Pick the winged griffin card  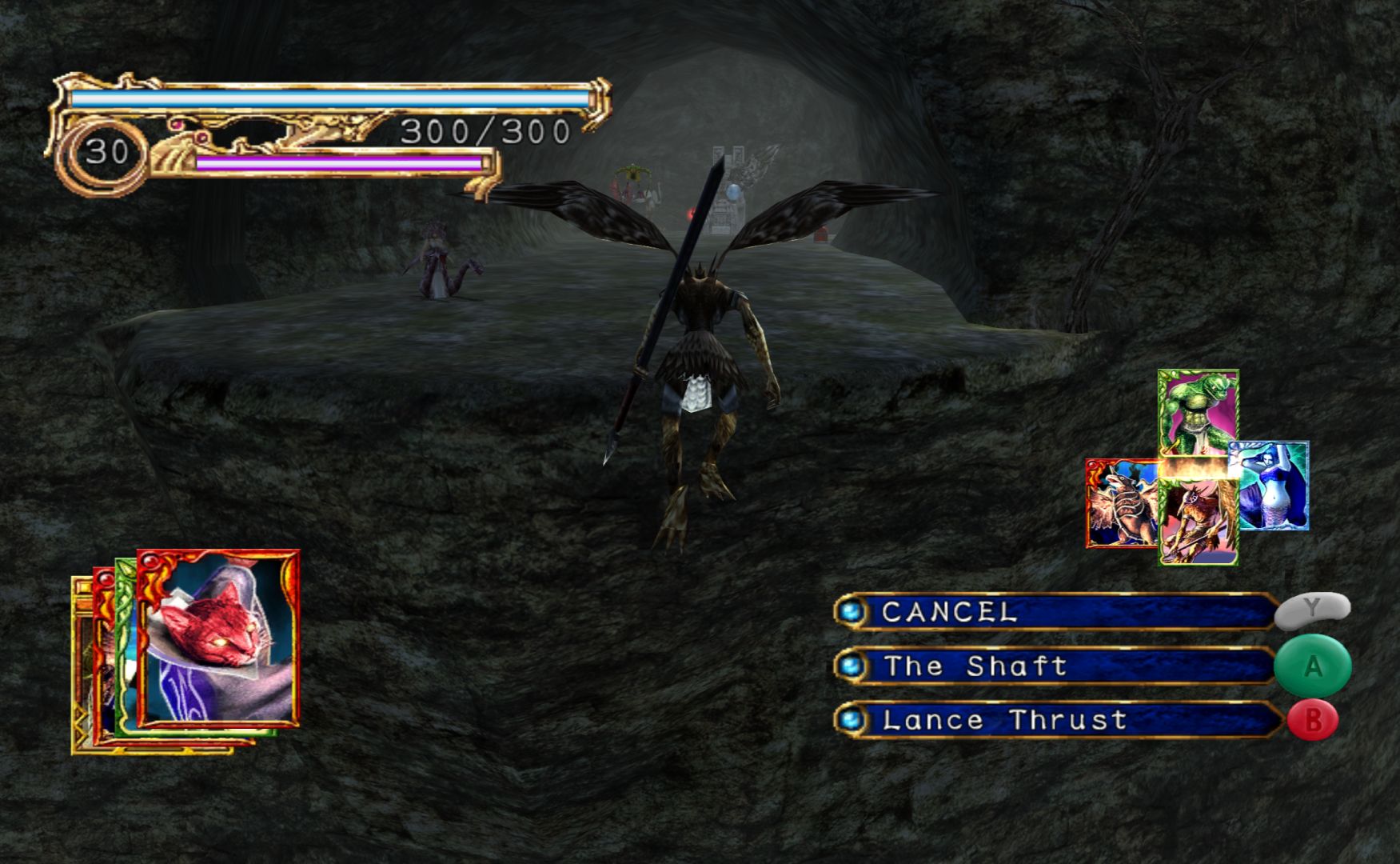click(x=1122, y=504)
